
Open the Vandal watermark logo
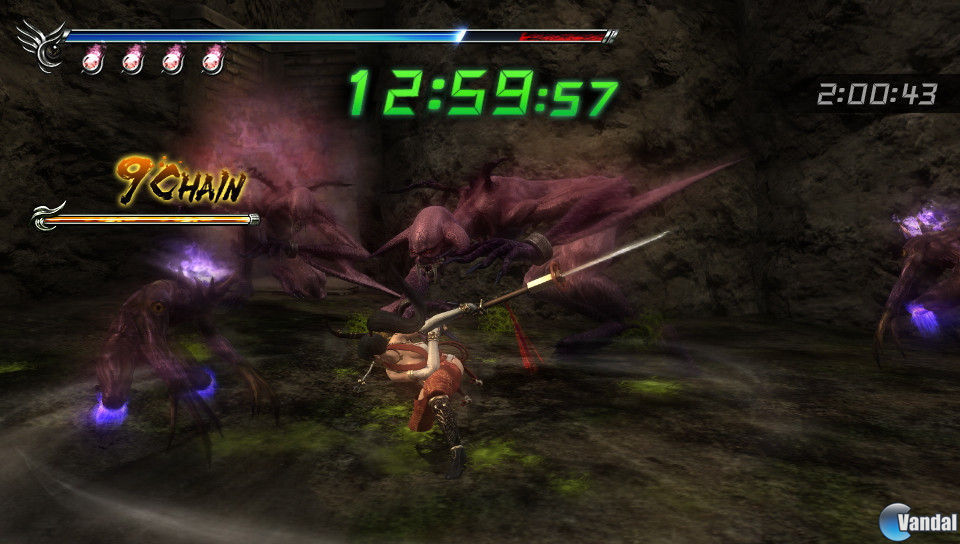[x=914, y=520]
